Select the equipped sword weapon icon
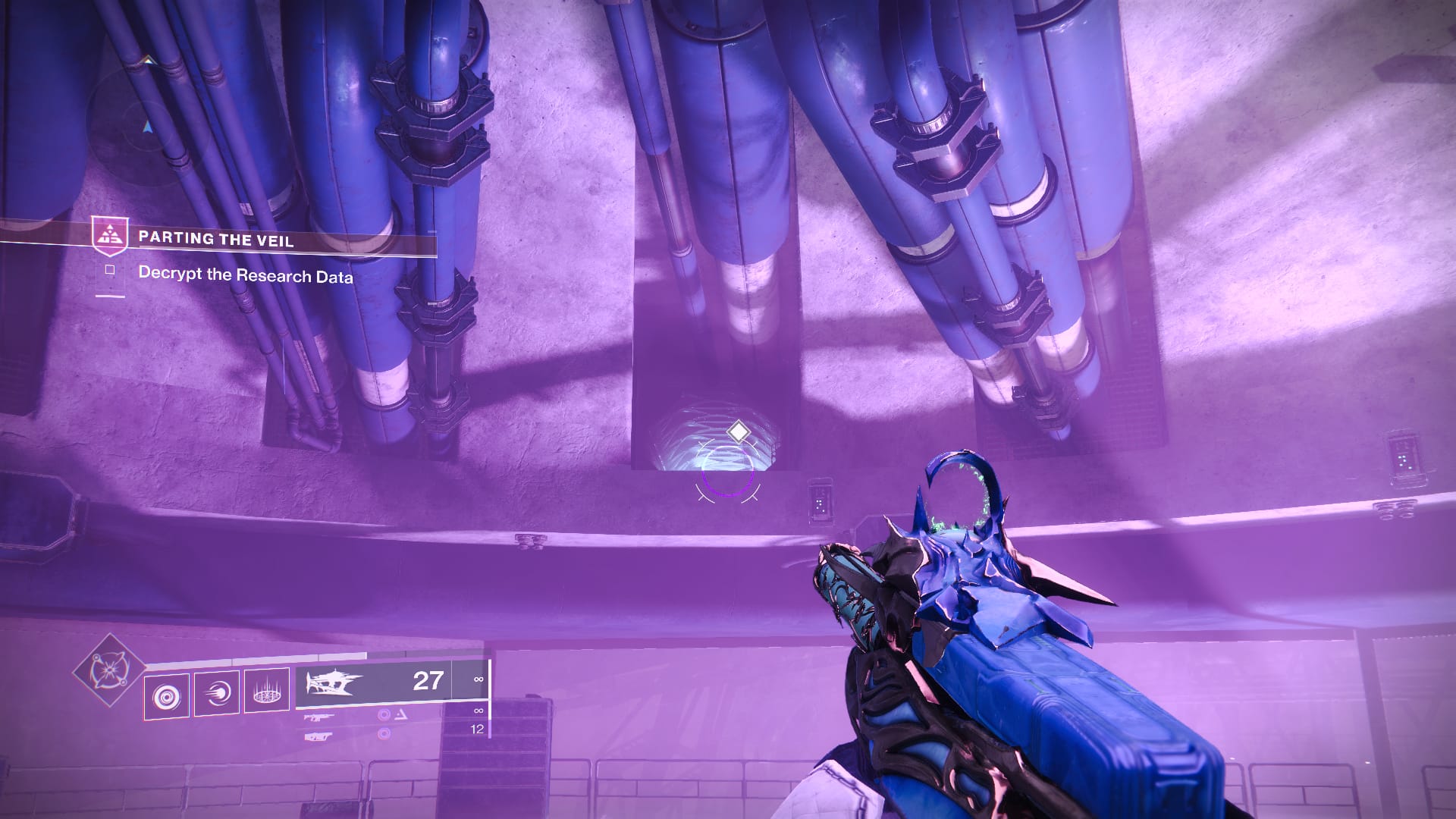The width and height of the screenshot is (1456, 819). [334, 682]
